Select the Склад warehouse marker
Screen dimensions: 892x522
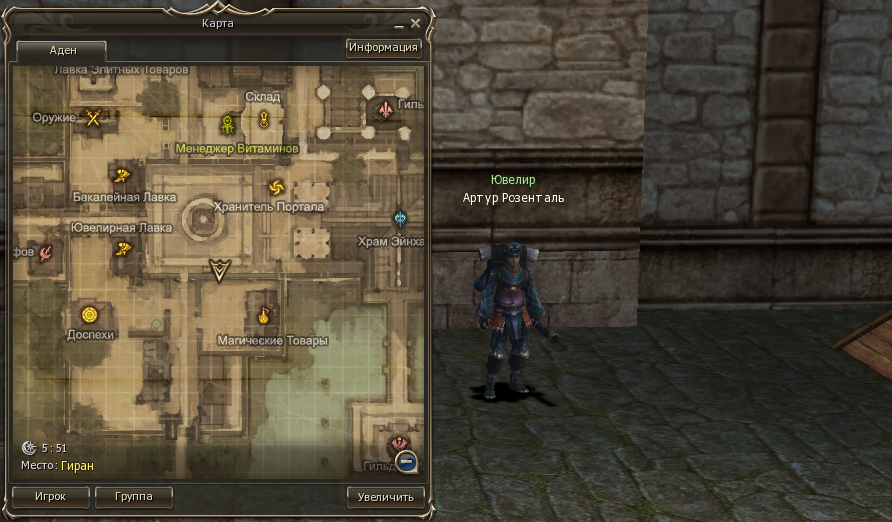coord(264,120)
